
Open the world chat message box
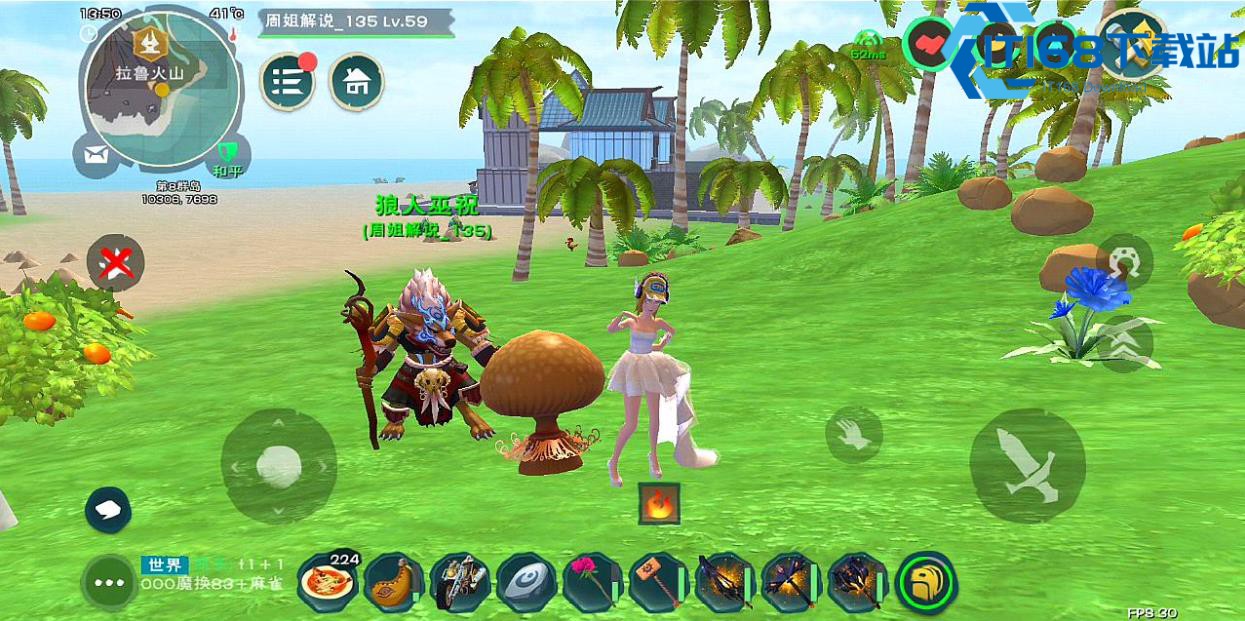click(215, 575)
